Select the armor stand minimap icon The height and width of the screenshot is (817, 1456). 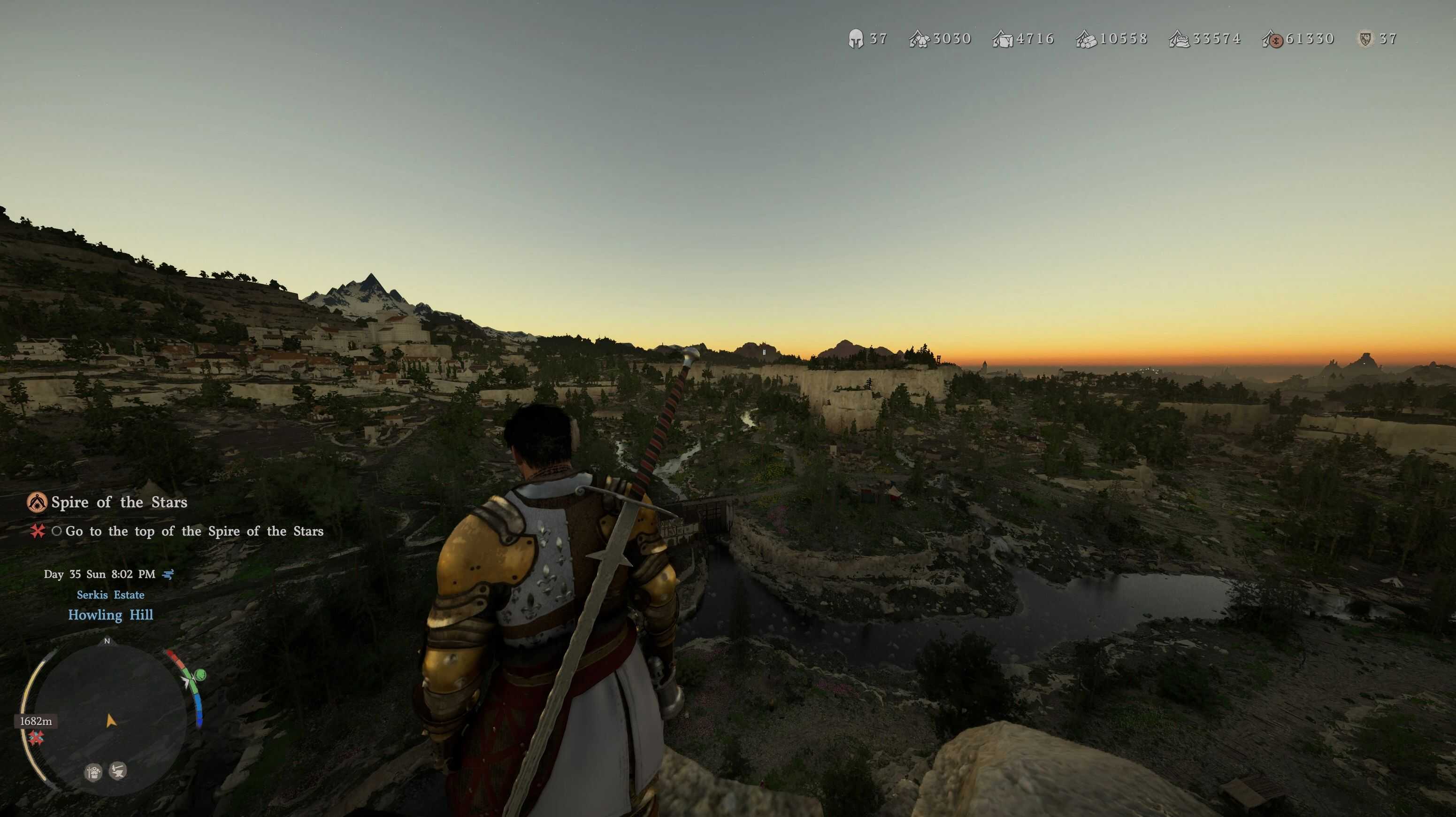(93, 772)
